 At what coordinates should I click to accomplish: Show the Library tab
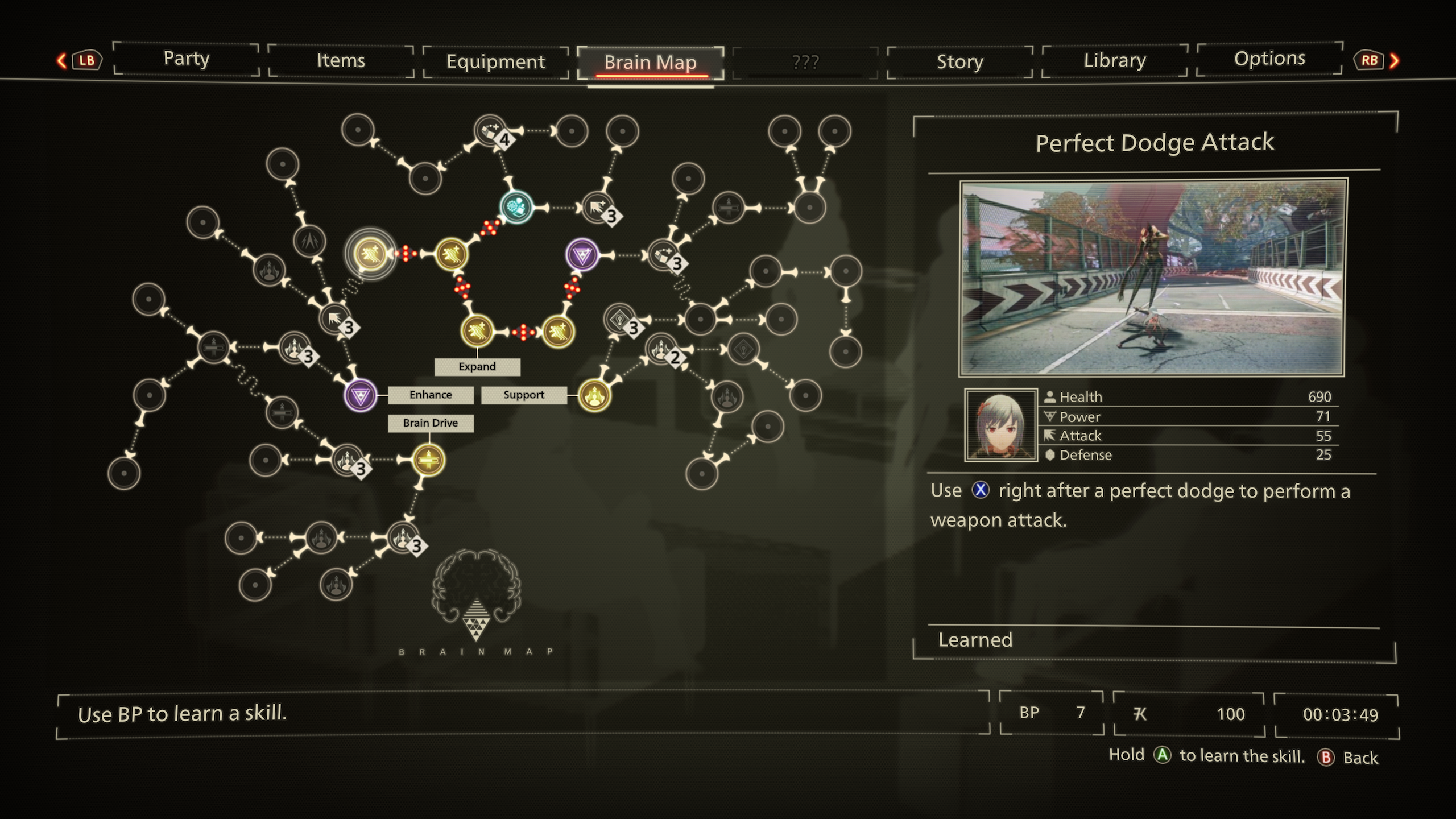[1115, 60]
